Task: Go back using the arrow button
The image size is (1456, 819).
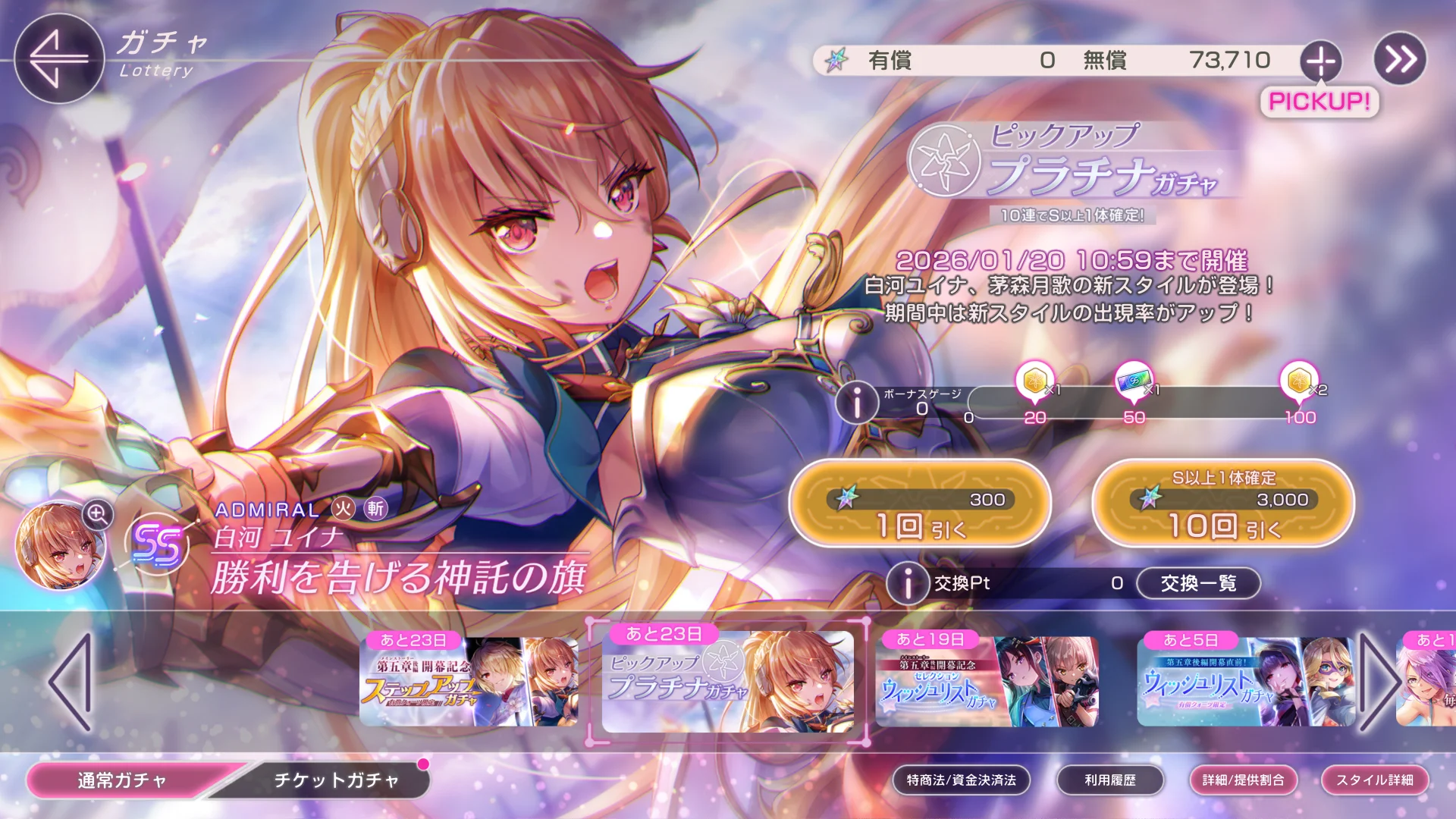Action: point(58,58)
